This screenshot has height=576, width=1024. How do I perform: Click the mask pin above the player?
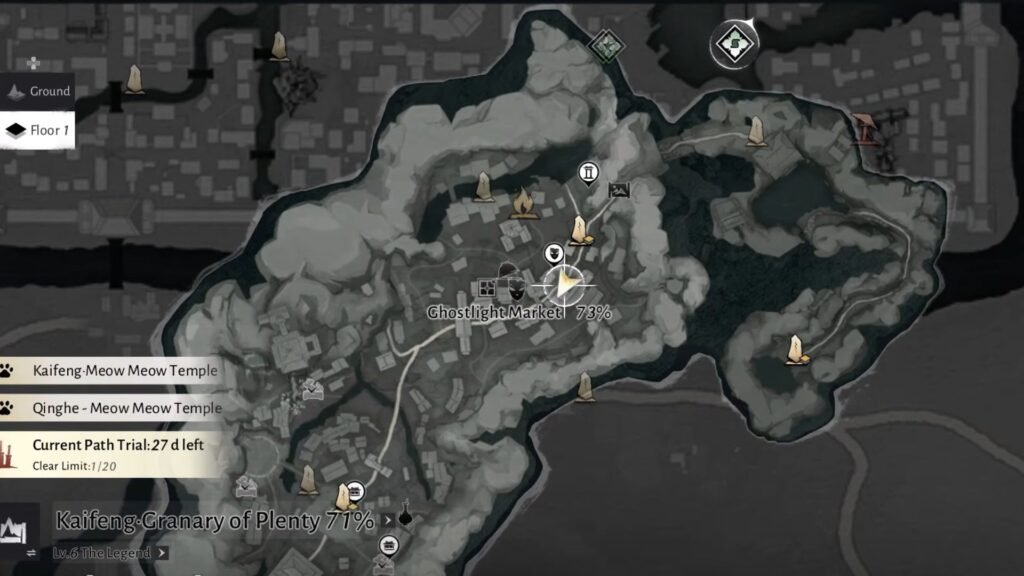553,251
